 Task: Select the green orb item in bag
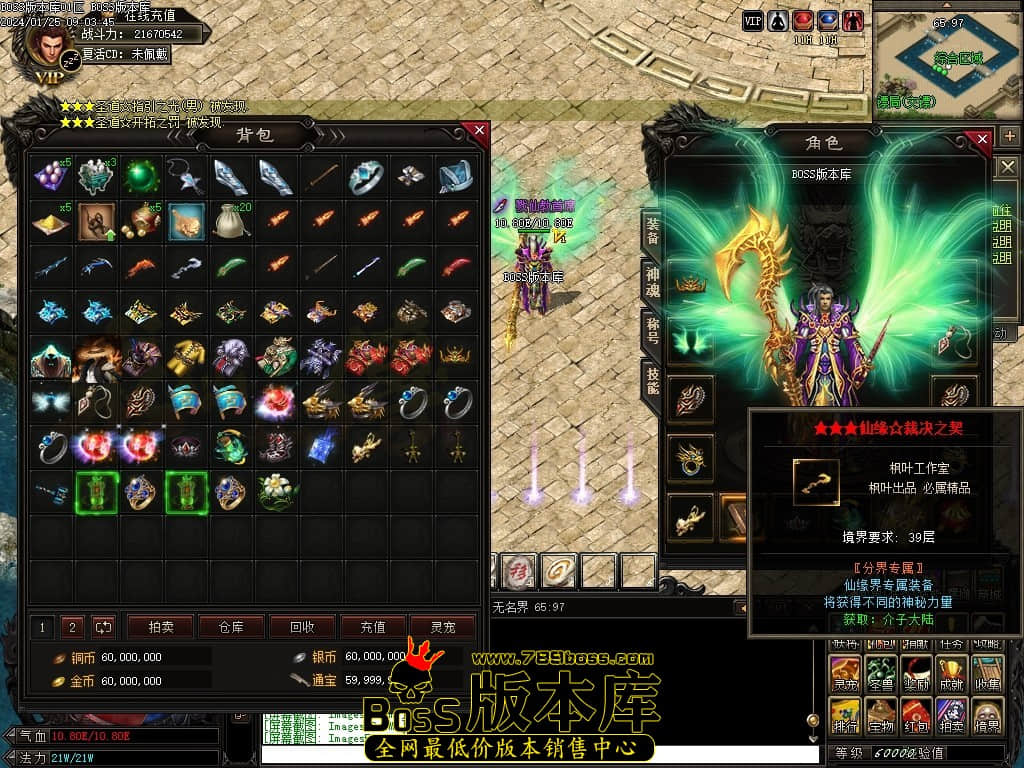point(141,177)
